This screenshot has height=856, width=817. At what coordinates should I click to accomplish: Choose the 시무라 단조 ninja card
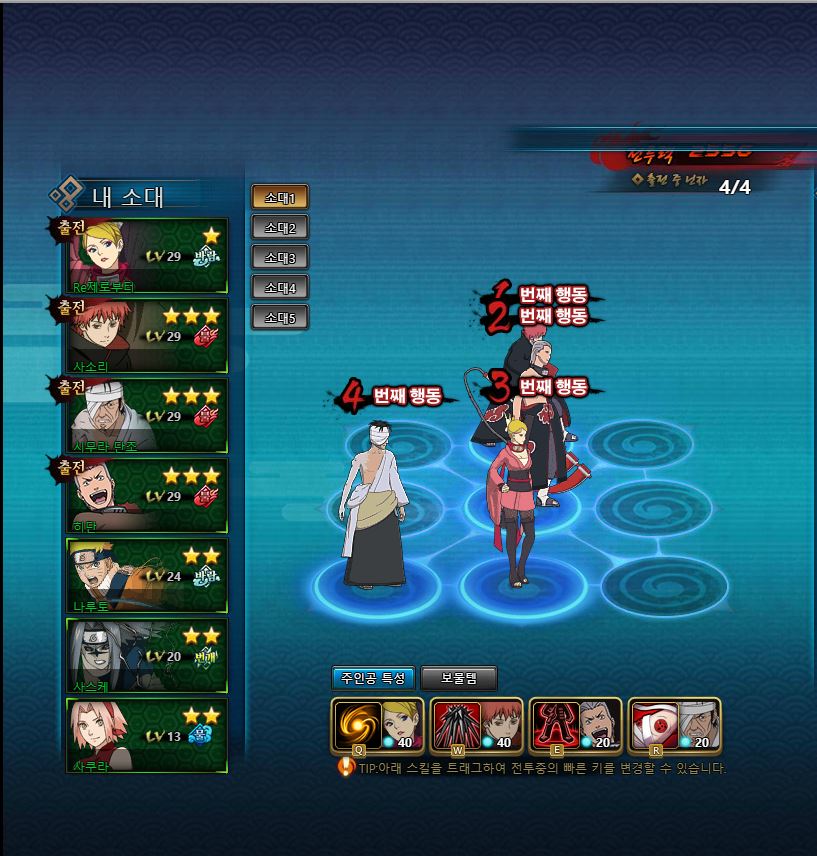coord(147,416)
